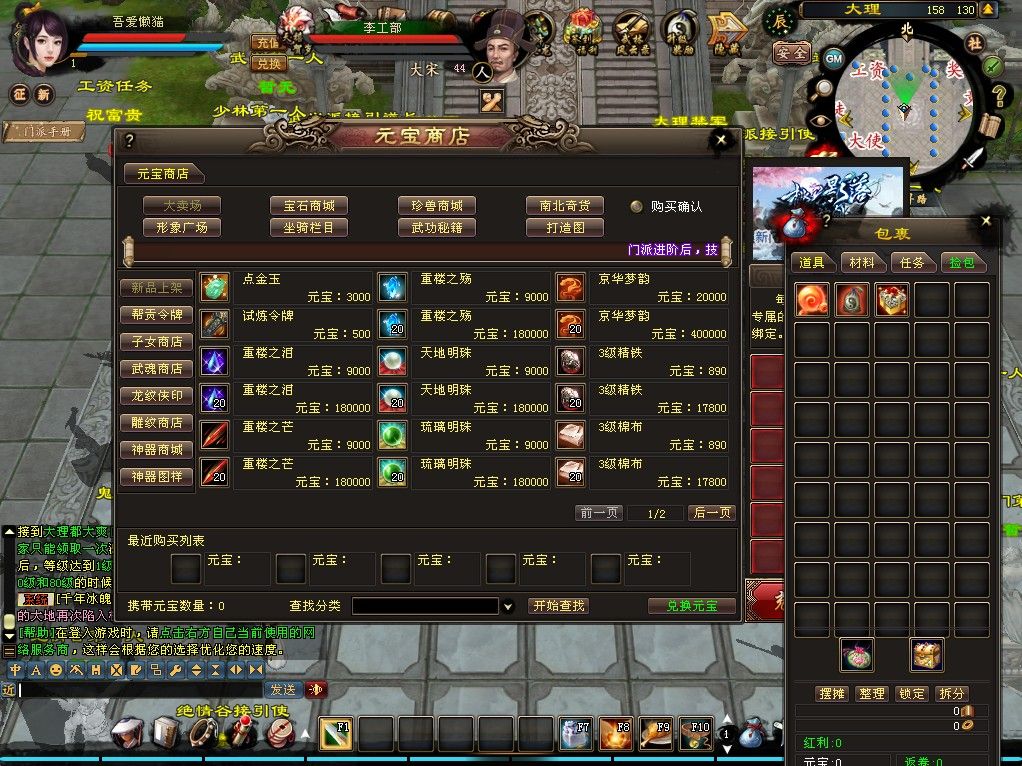Toggle the 购买确认 option
The height and width of the screenshot is (766, 1022).
pyautogui.click(x=636, y=206)
